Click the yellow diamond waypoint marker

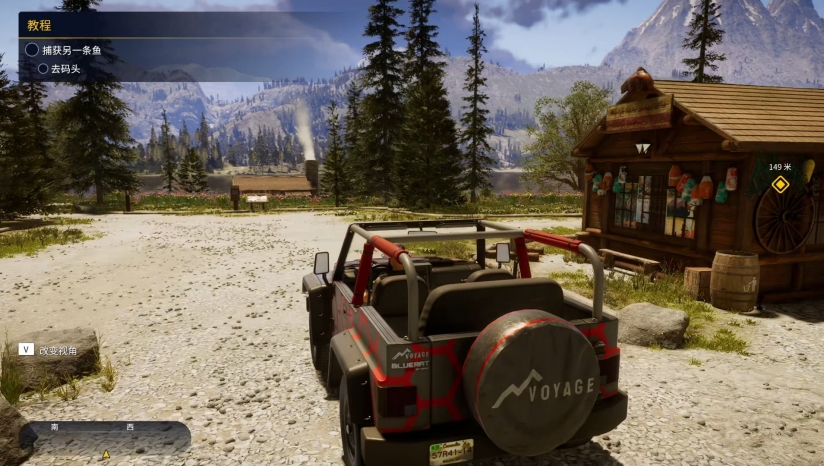point(780,184)
